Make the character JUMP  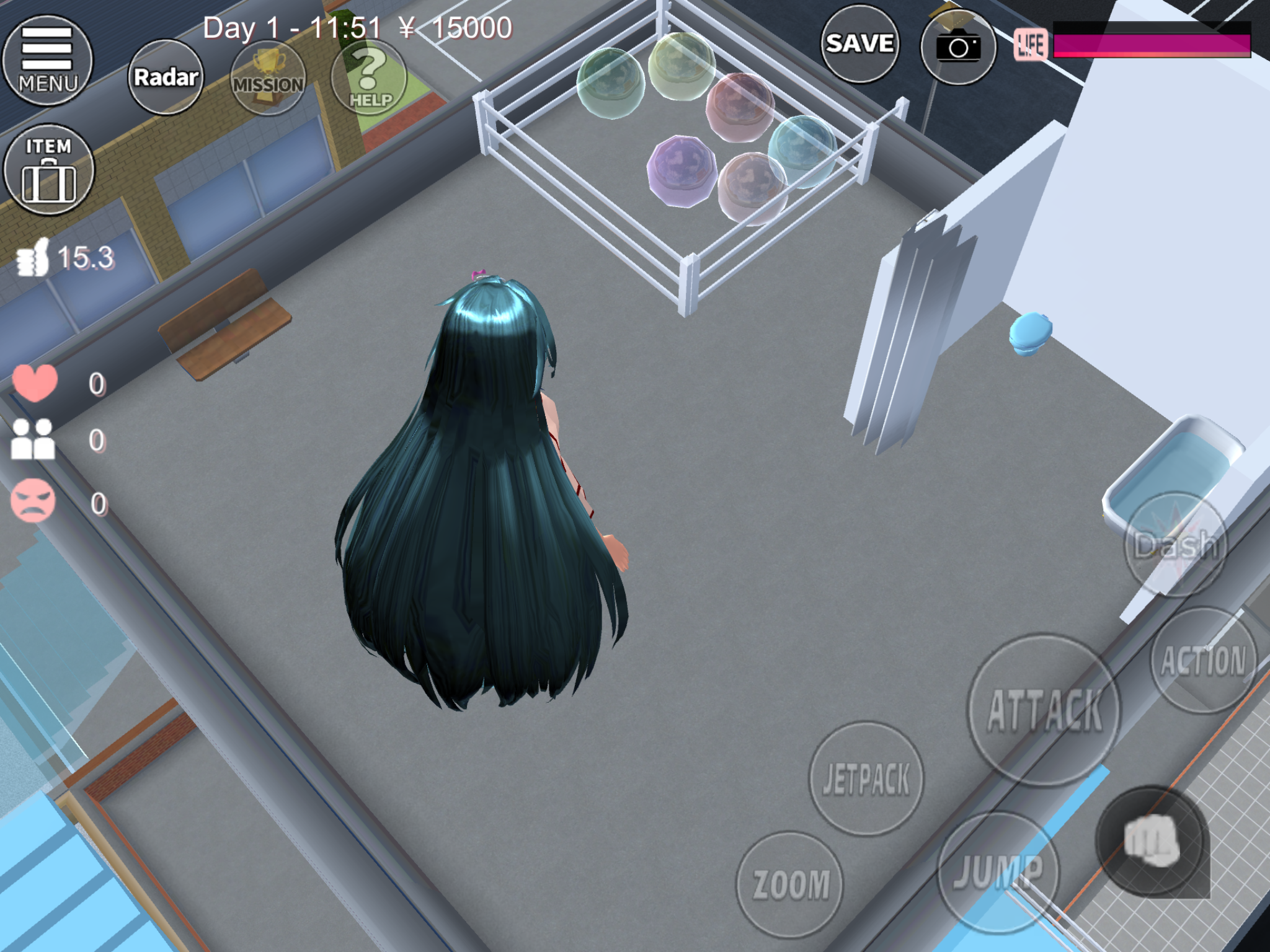998,871
